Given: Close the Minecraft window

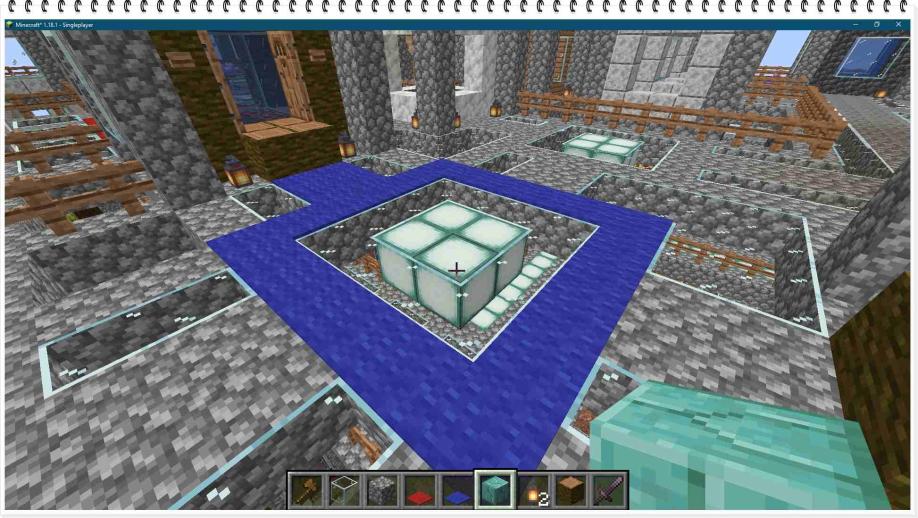Looking at the screenshot, I should point(897,24).
